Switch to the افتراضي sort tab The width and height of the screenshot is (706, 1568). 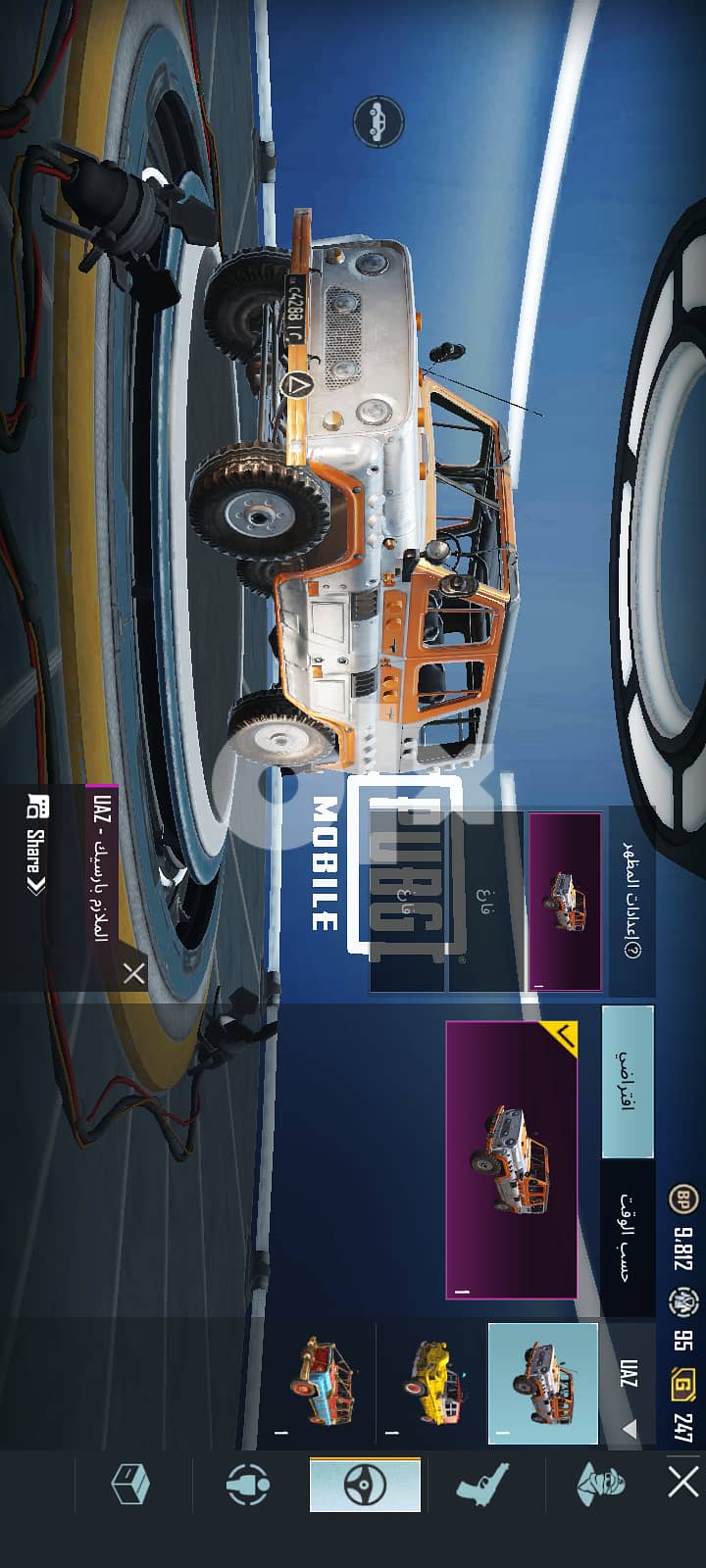pos(628,1081)
